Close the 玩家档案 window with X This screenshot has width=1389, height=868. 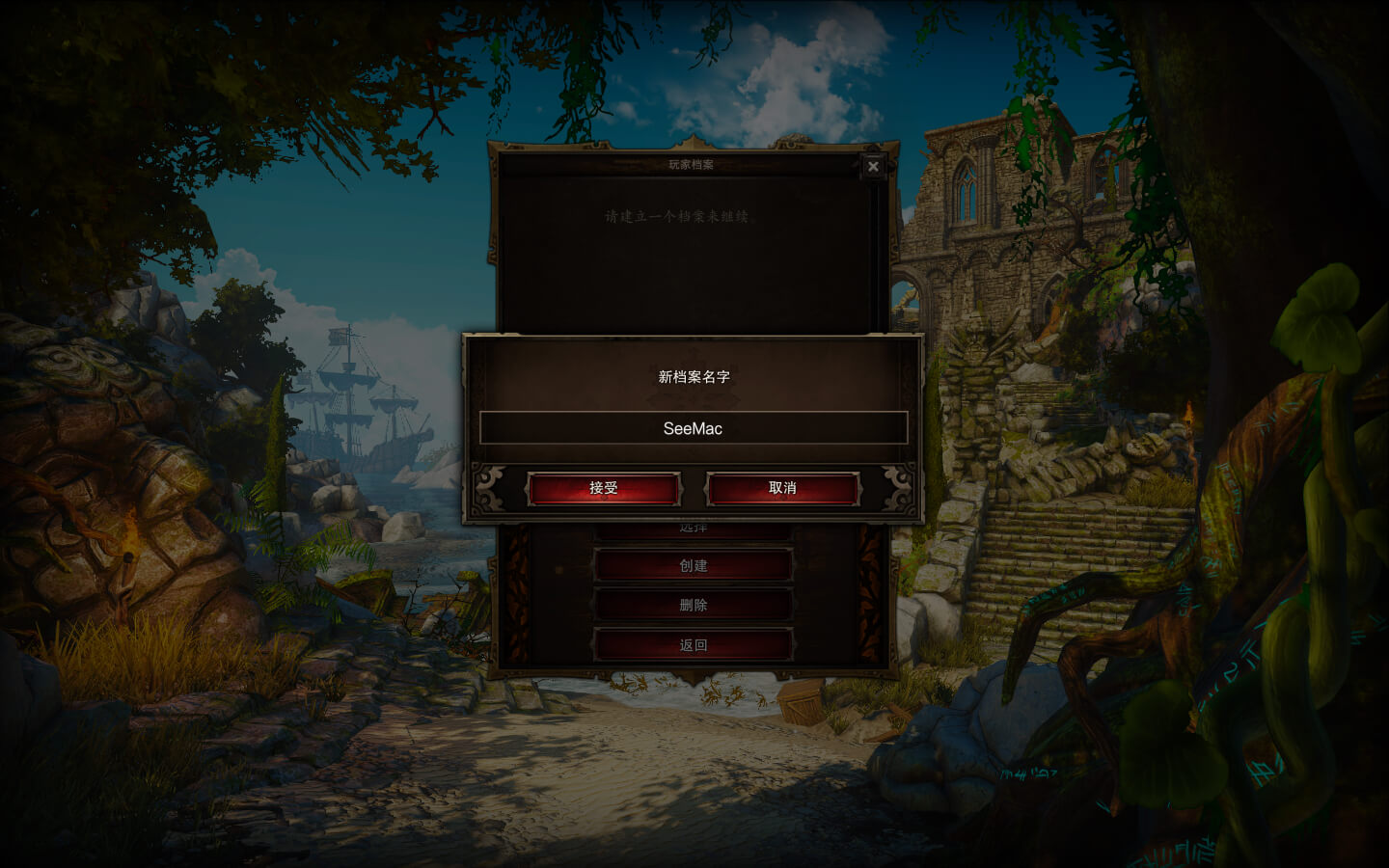873,166
